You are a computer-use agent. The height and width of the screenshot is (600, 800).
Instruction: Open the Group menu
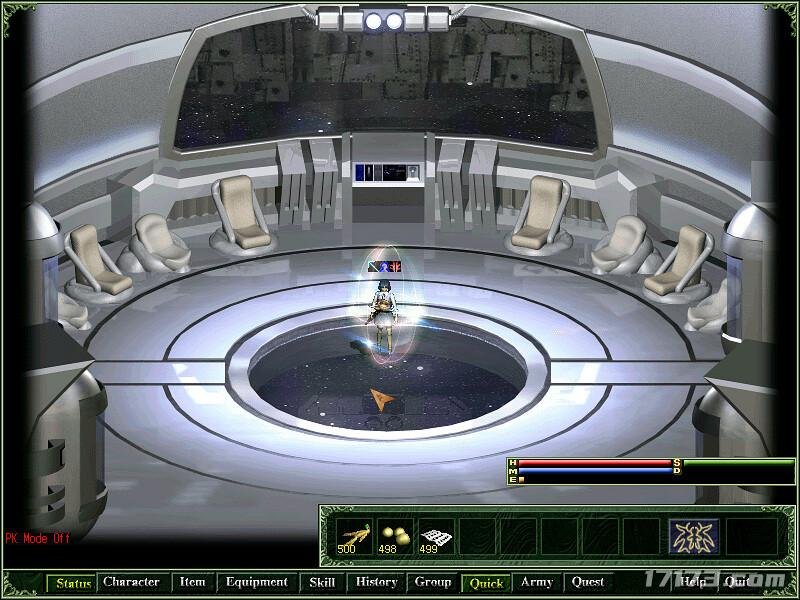(x=433, y=582)
